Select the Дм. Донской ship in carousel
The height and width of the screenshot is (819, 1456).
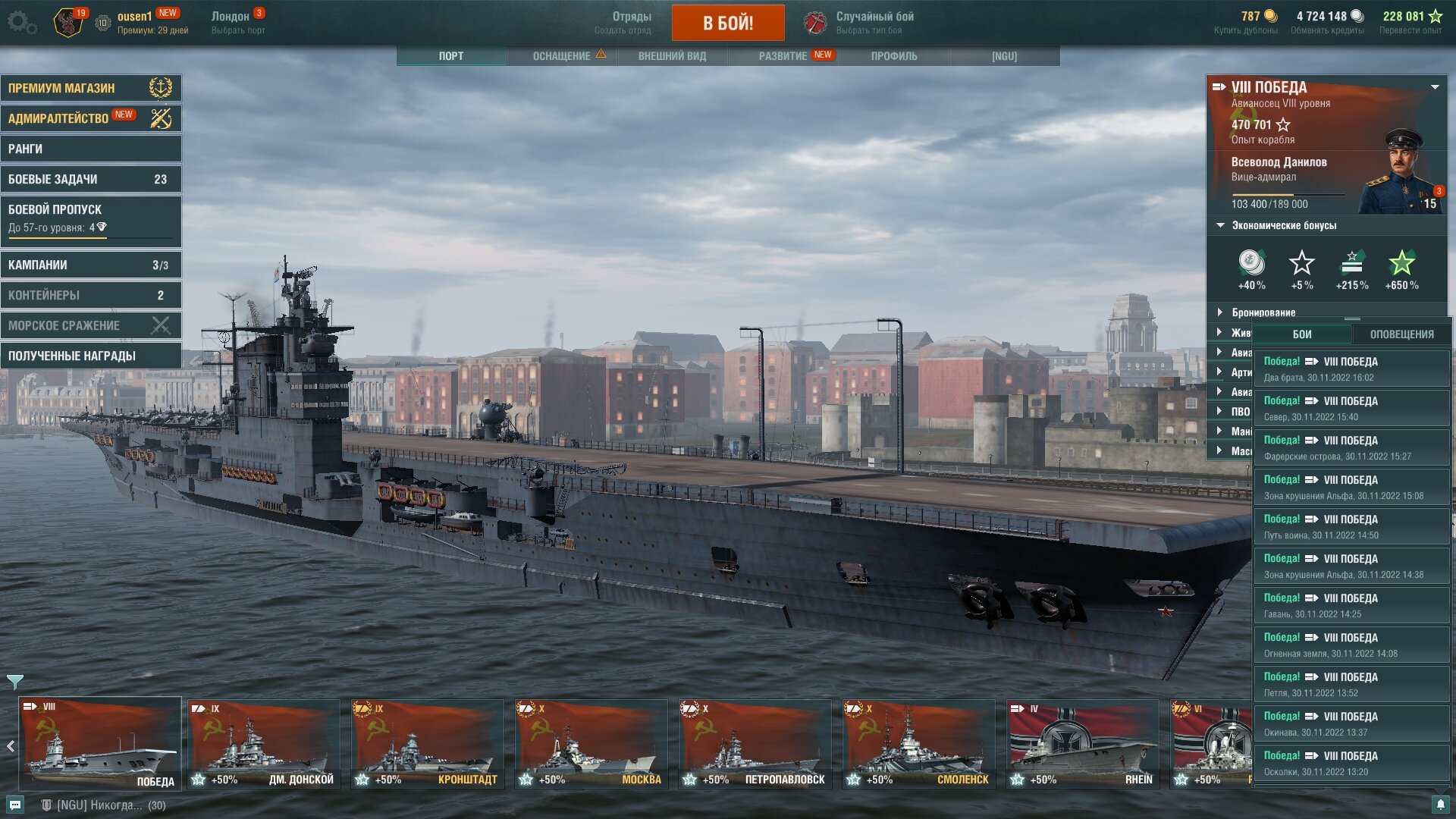coord(263,743)
